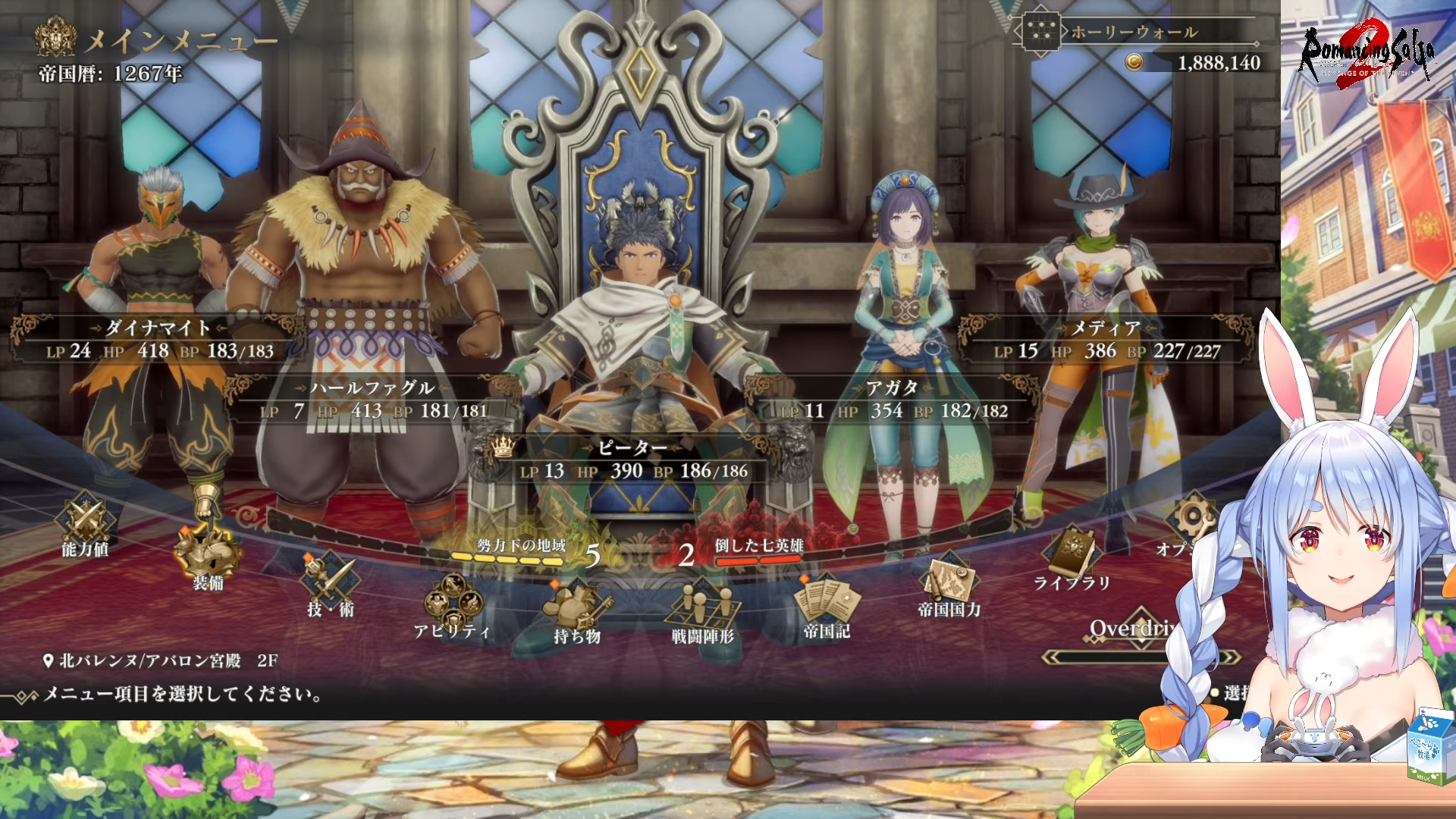Image resolution: width=1456 pixels, height=819 pixels.
Task: Select party member ハールファグル's status panel
Action: tap(373, 400)
